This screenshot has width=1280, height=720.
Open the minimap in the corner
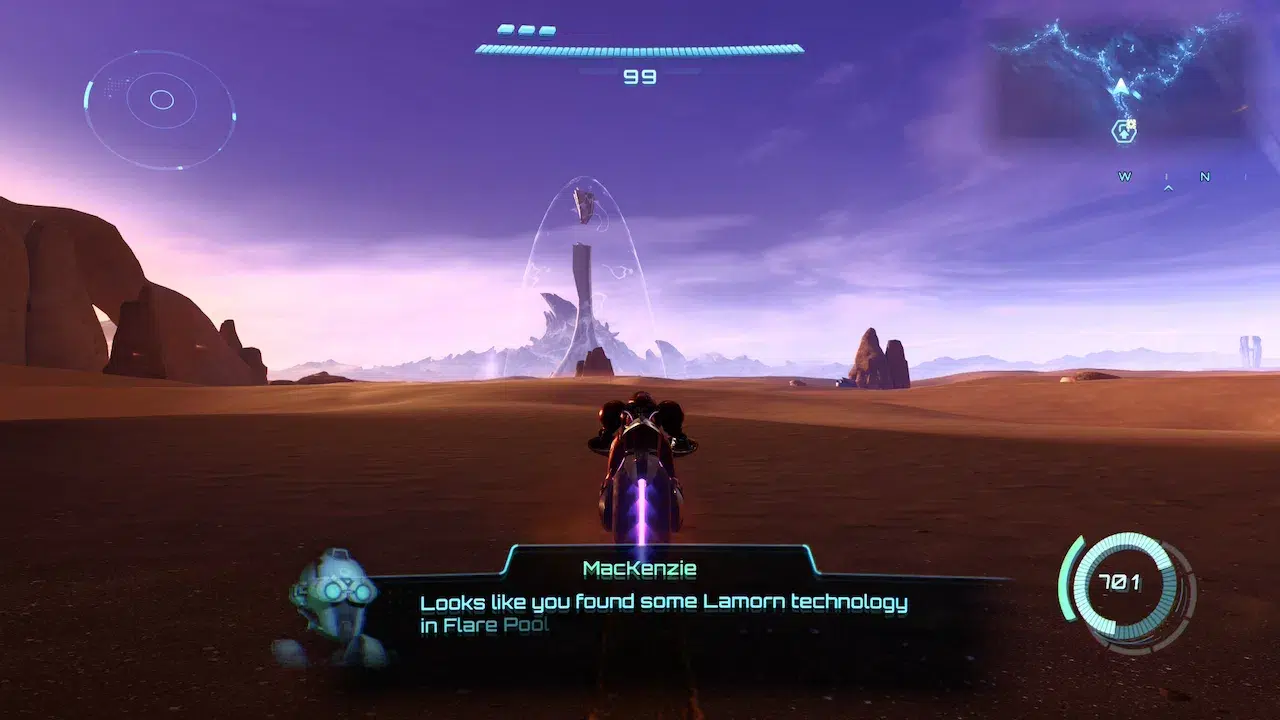(x=1120, y=78)
